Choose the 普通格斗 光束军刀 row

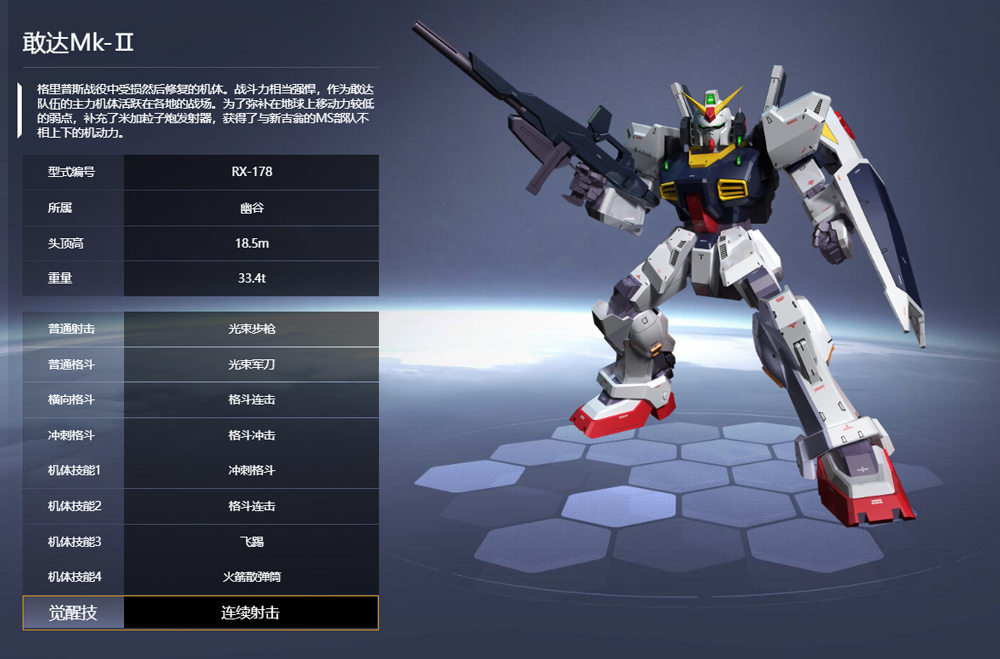(x=200, y=364)
